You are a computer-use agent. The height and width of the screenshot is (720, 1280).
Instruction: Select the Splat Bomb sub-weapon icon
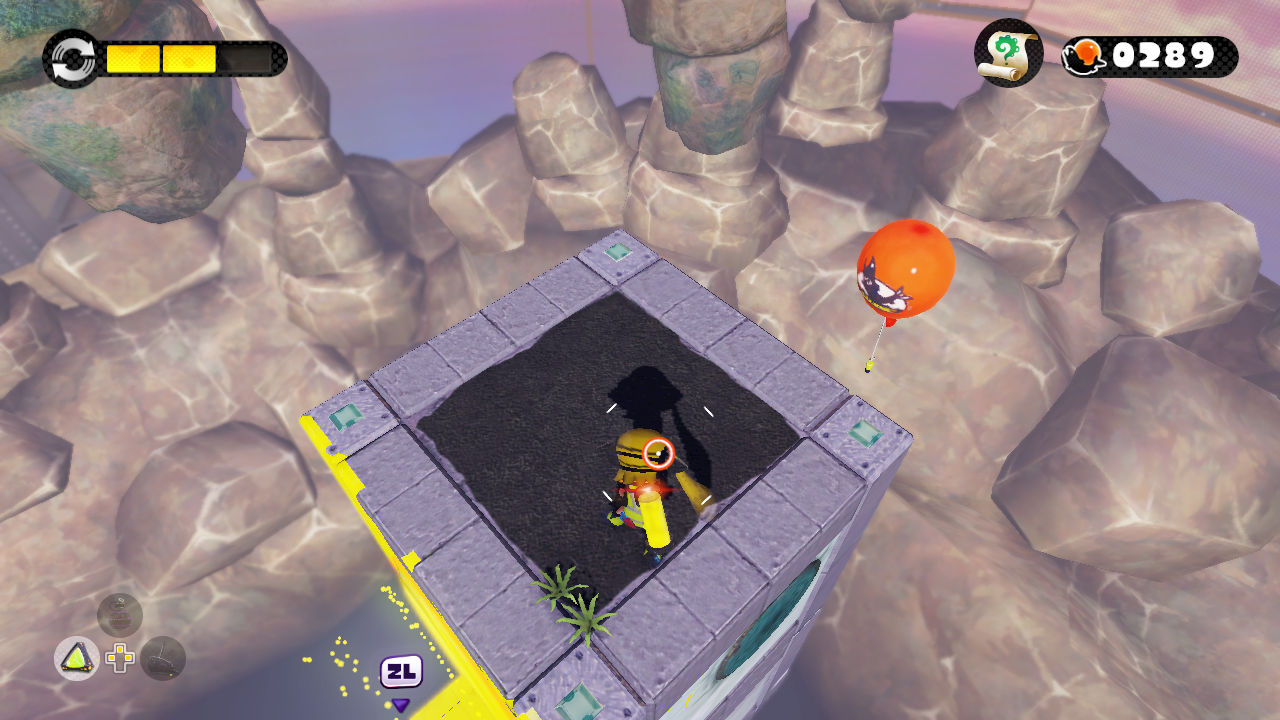(76, 658)
